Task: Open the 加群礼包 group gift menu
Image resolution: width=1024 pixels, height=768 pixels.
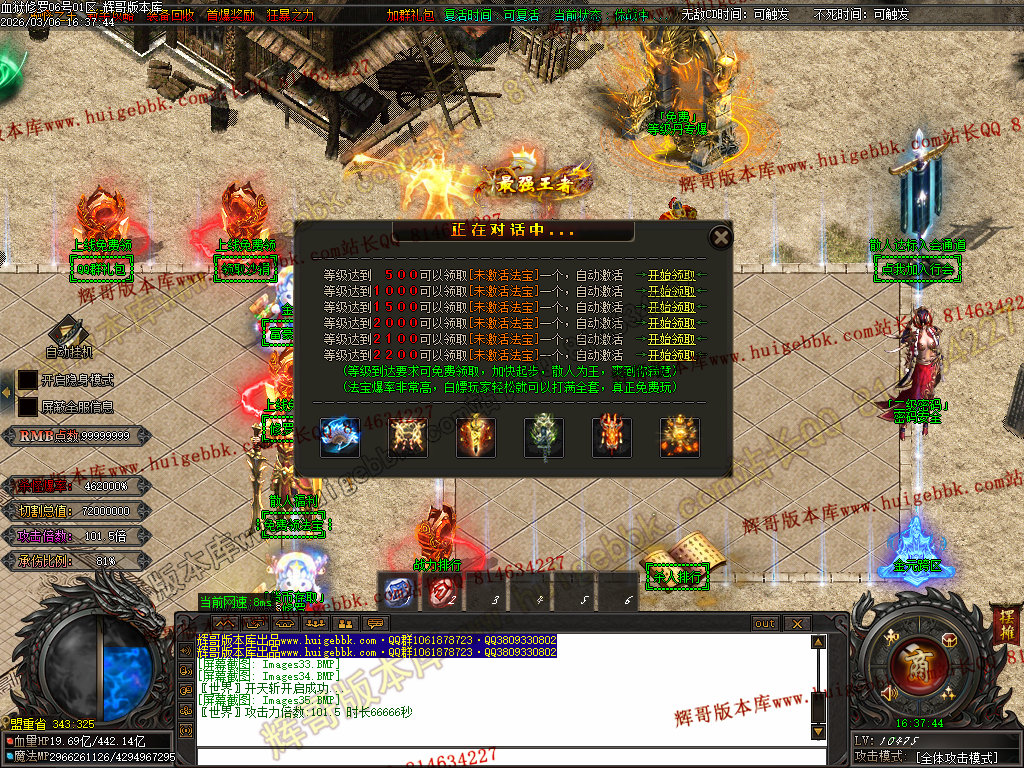Action: 411,16
